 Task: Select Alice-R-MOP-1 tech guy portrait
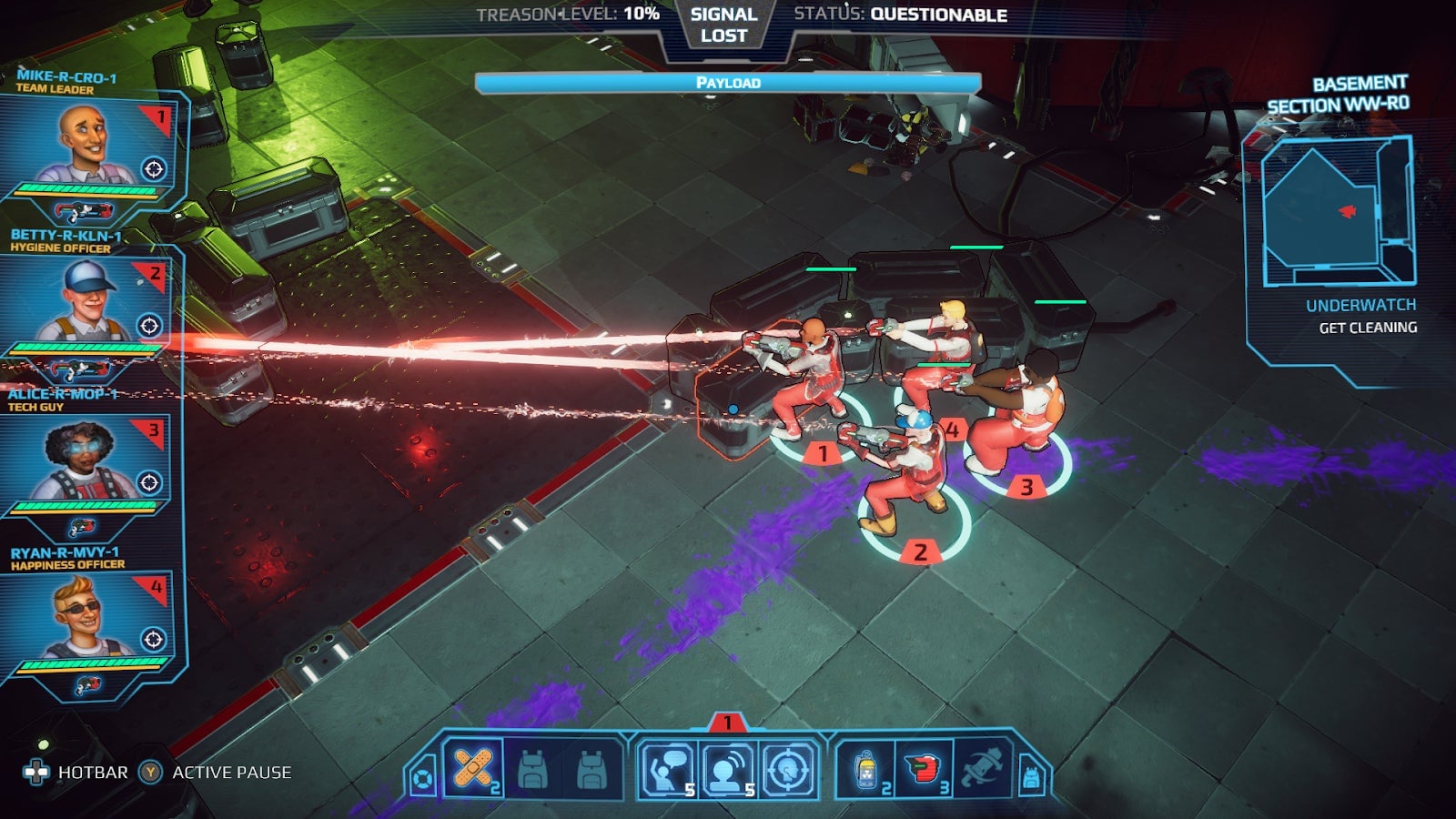click(82, 460)
